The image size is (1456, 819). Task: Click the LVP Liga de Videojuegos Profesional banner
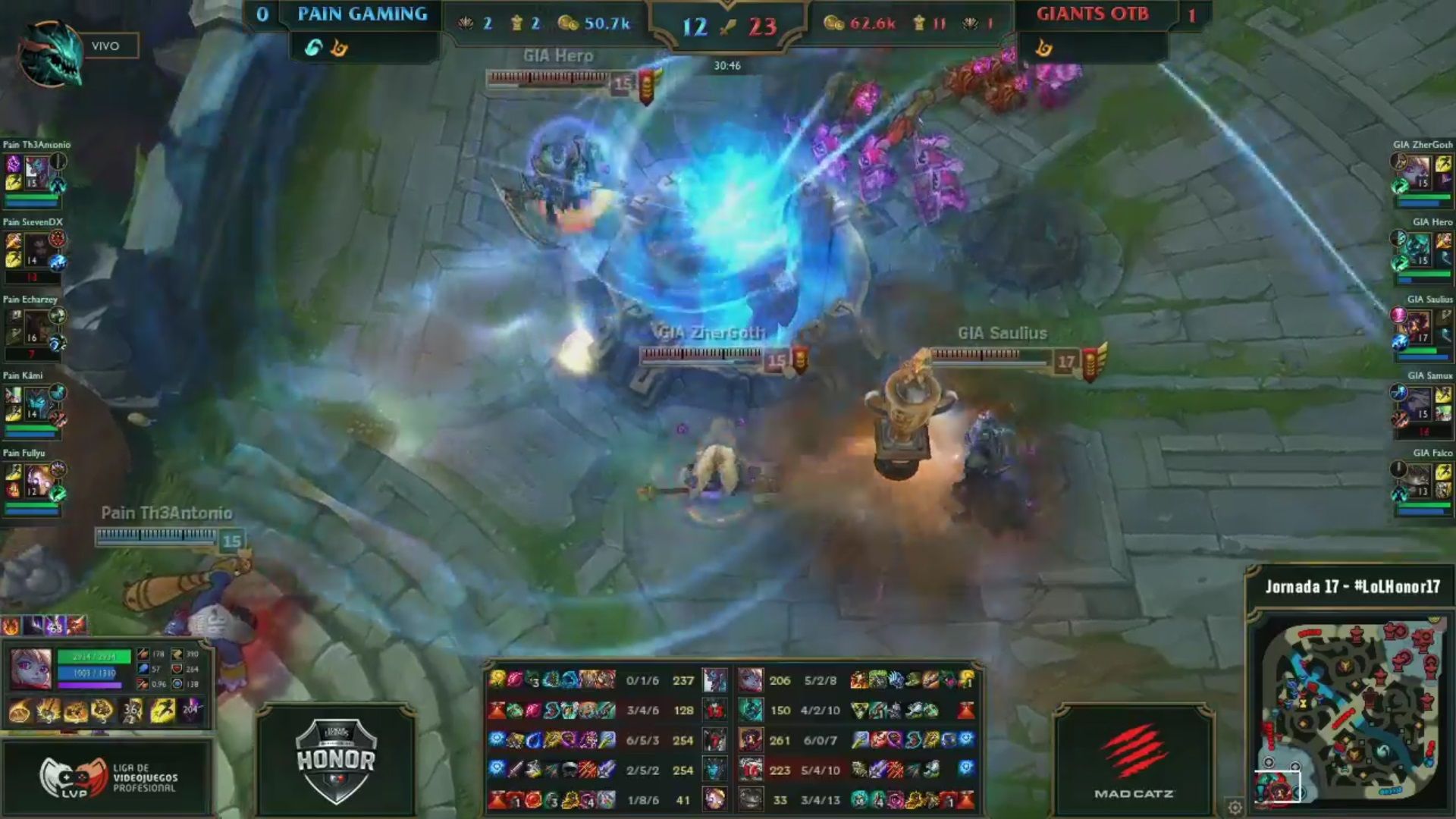coord(107,777)
